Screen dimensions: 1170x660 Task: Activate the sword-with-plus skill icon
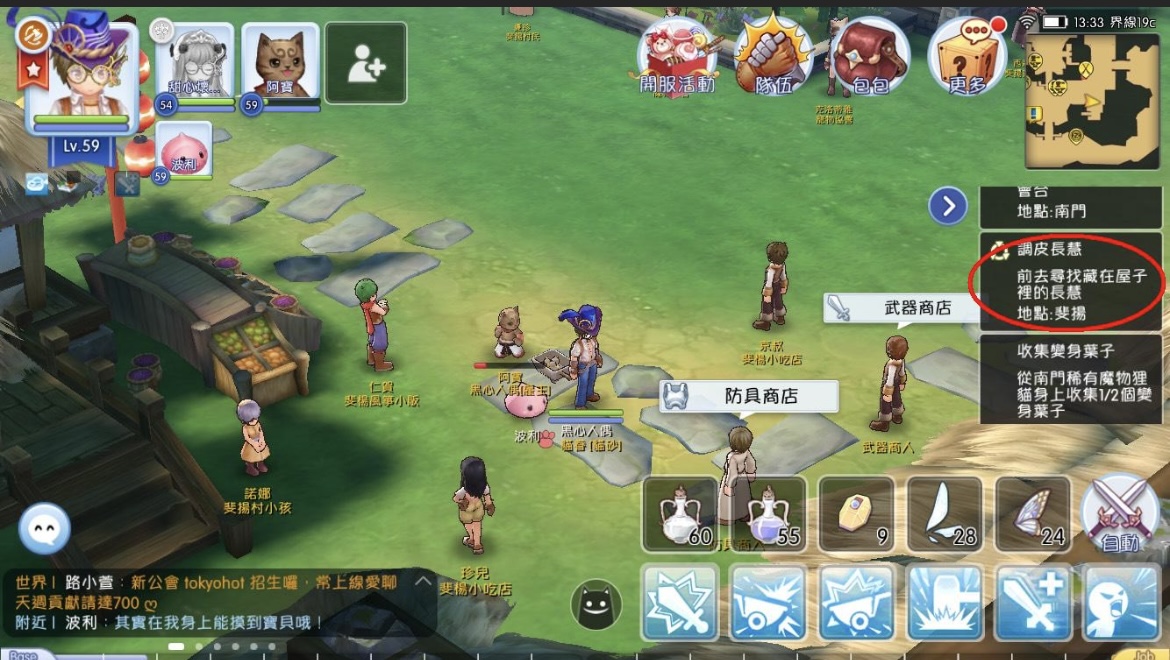[x=1032, y=602]
